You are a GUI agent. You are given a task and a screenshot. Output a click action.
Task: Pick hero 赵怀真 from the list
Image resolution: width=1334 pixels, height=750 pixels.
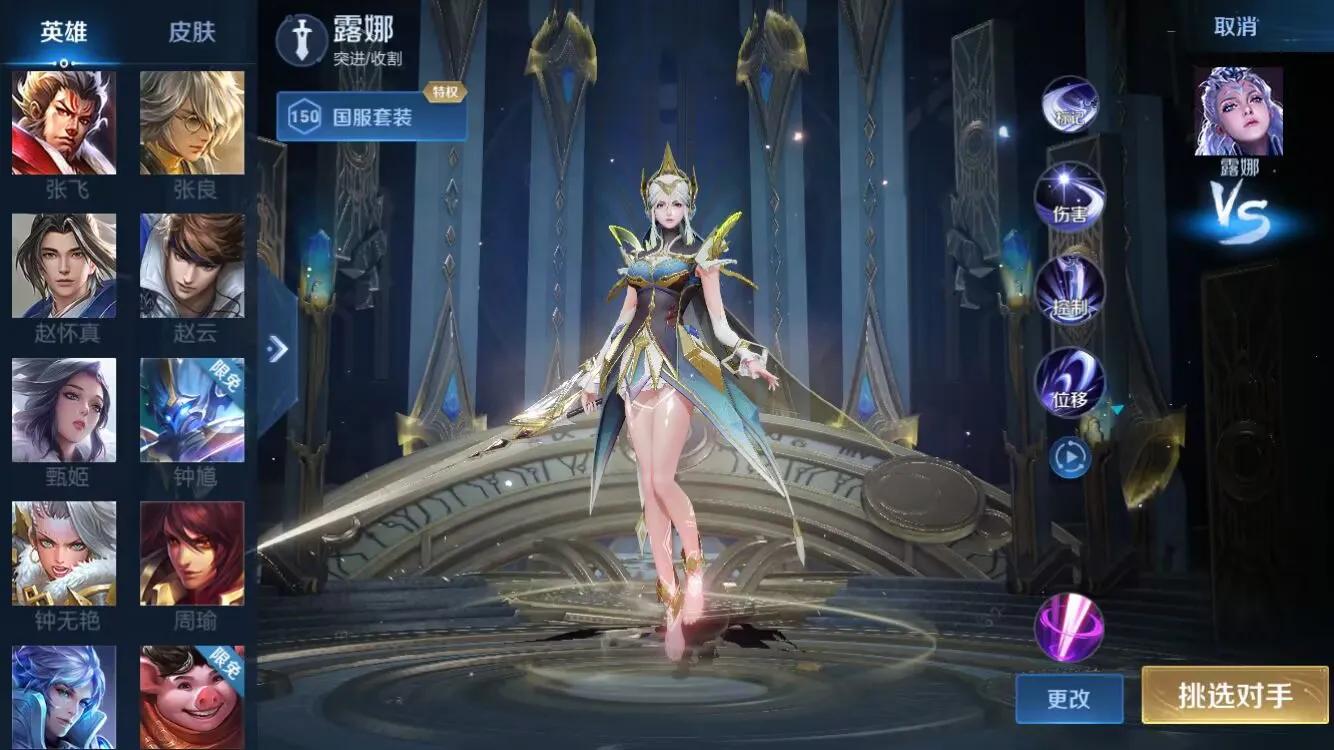click(x=64, y=266)
